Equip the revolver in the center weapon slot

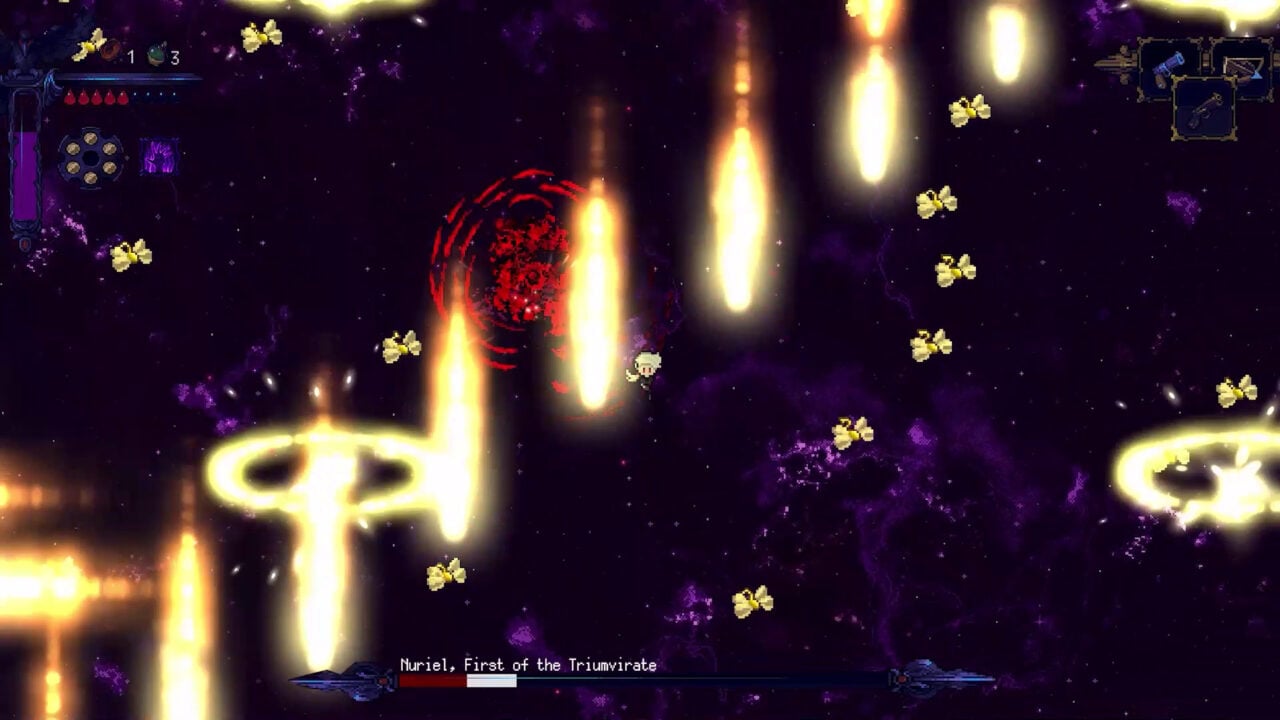(1205, 108)
